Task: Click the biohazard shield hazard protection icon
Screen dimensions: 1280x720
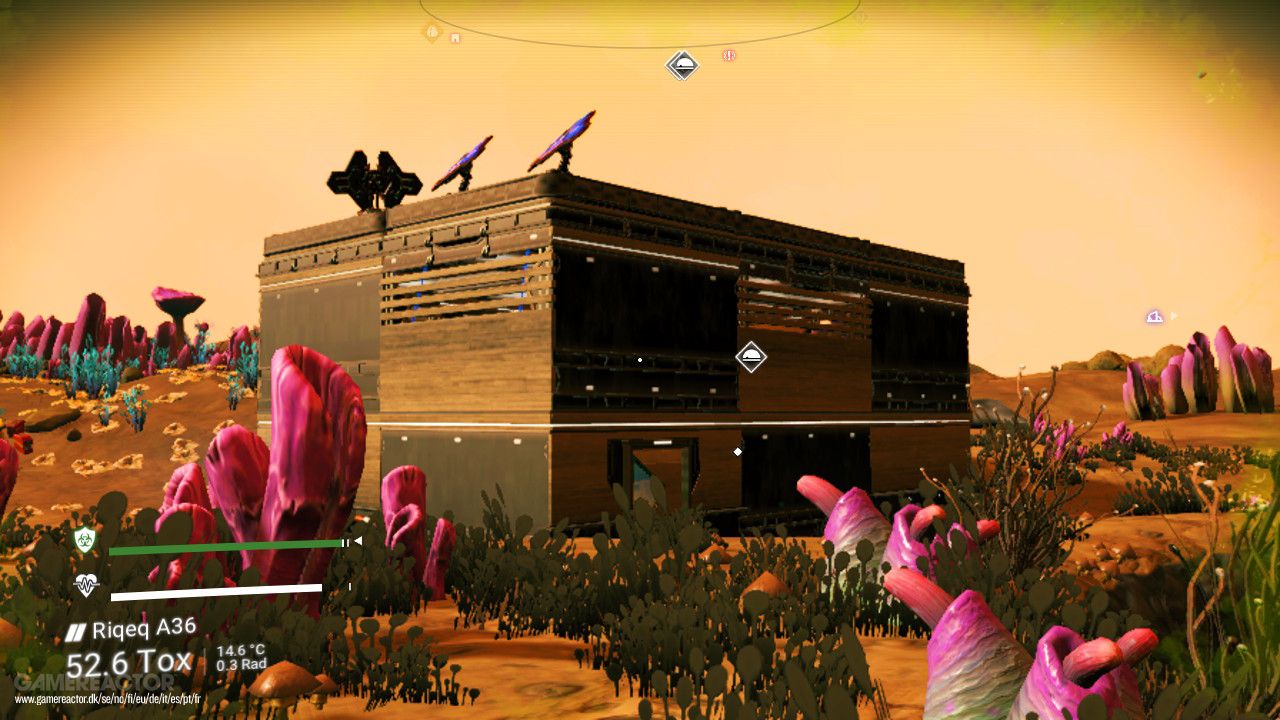Action: pyautogui.click(x=85, y=540)
